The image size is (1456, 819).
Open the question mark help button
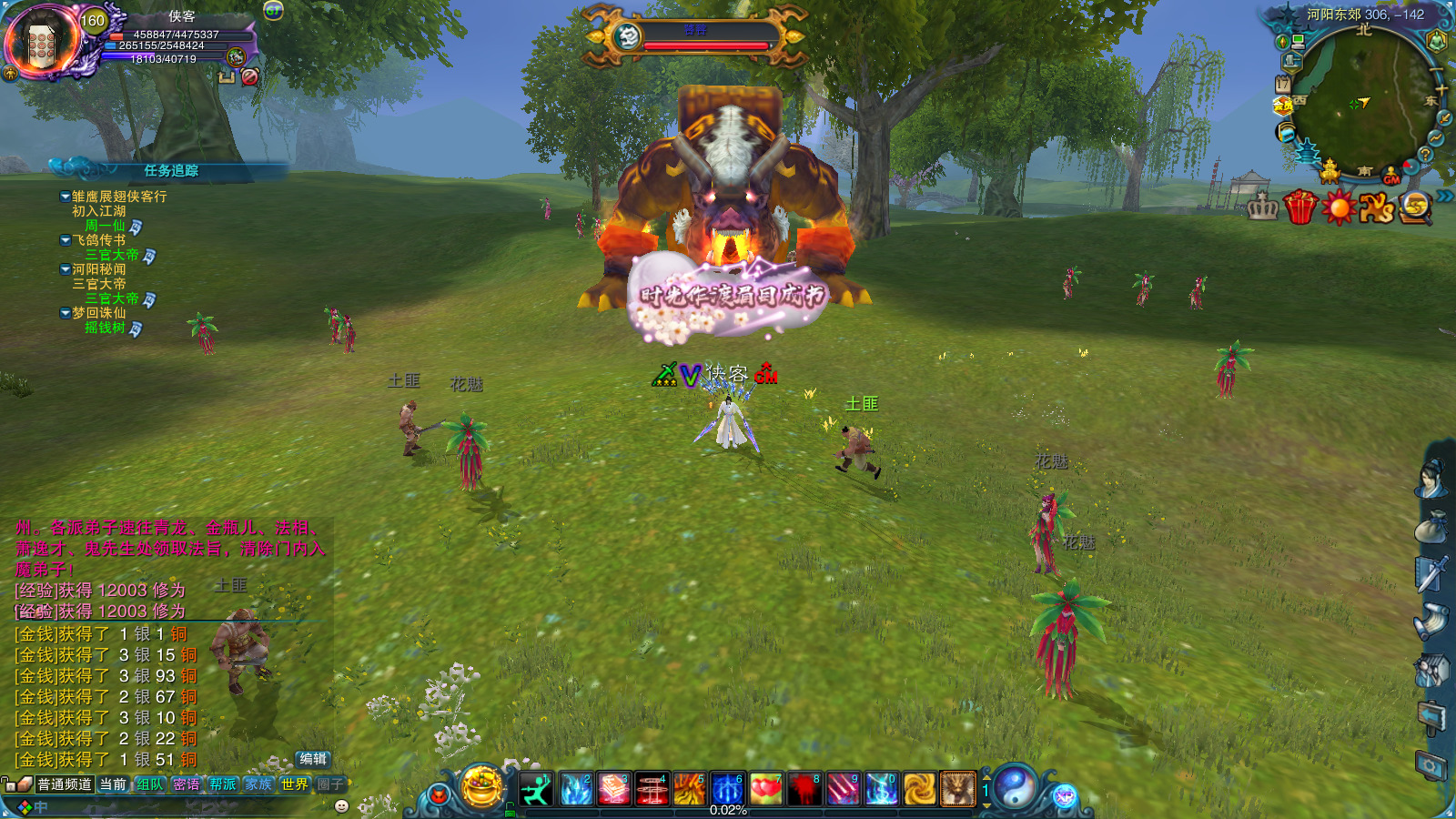click(x=1426, y=155)
